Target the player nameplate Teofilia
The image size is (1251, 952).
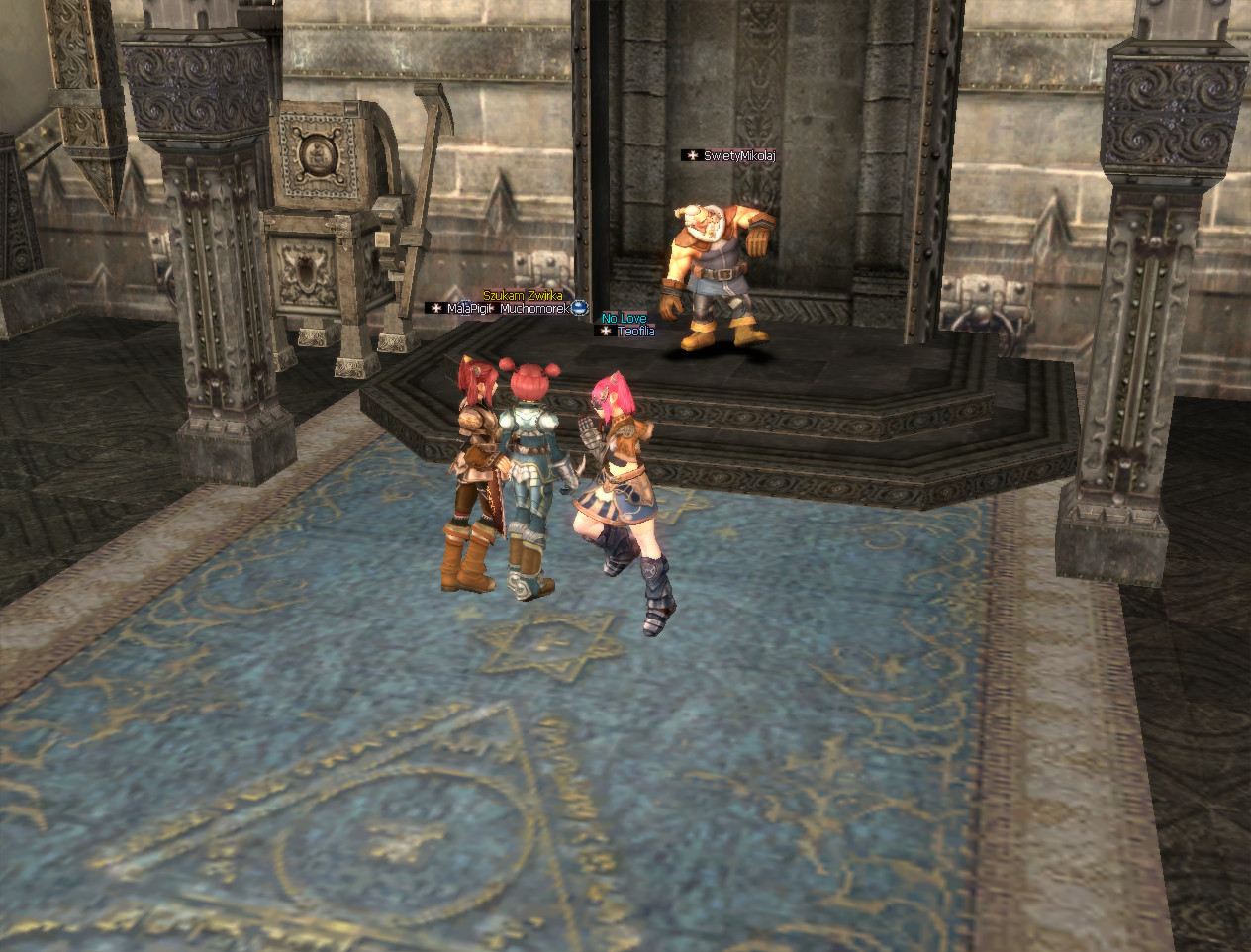coord(635,332)
